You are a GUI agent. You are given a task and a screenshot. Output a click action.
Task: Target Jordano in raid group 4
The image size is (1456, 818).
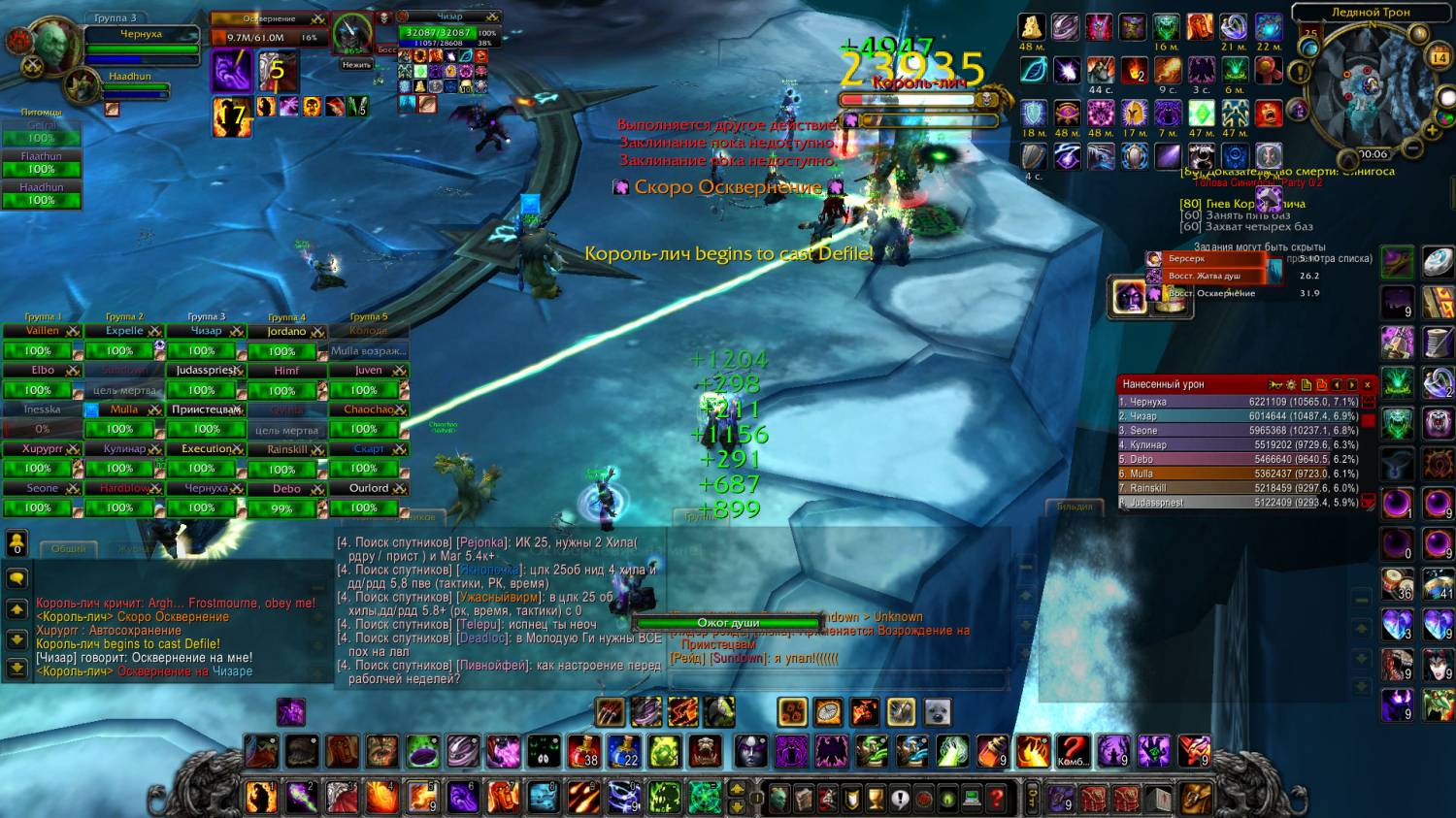286,332
